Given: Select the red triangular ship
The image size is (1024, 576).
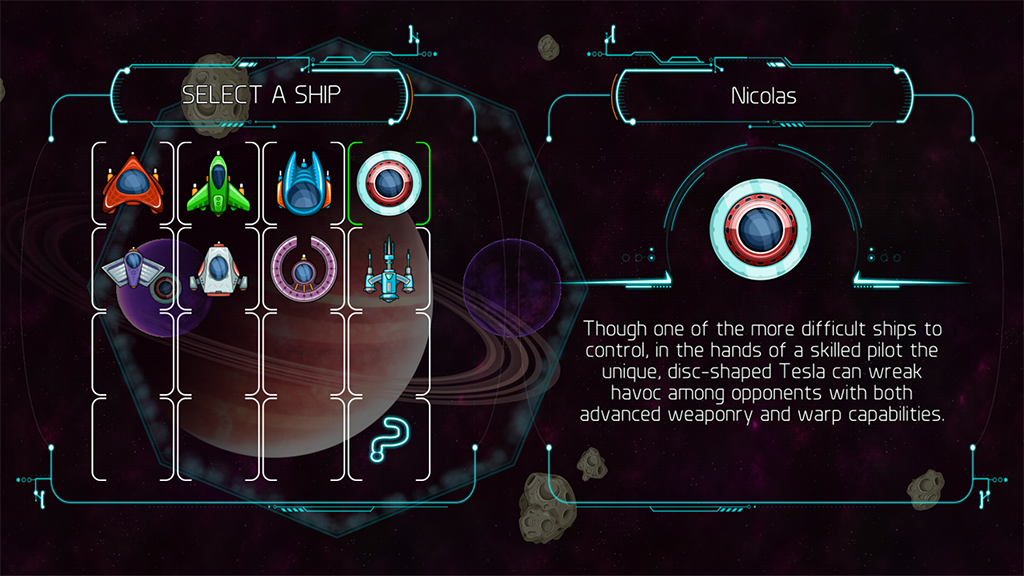Looking at the screenshot, I should [x=132, y=183].
